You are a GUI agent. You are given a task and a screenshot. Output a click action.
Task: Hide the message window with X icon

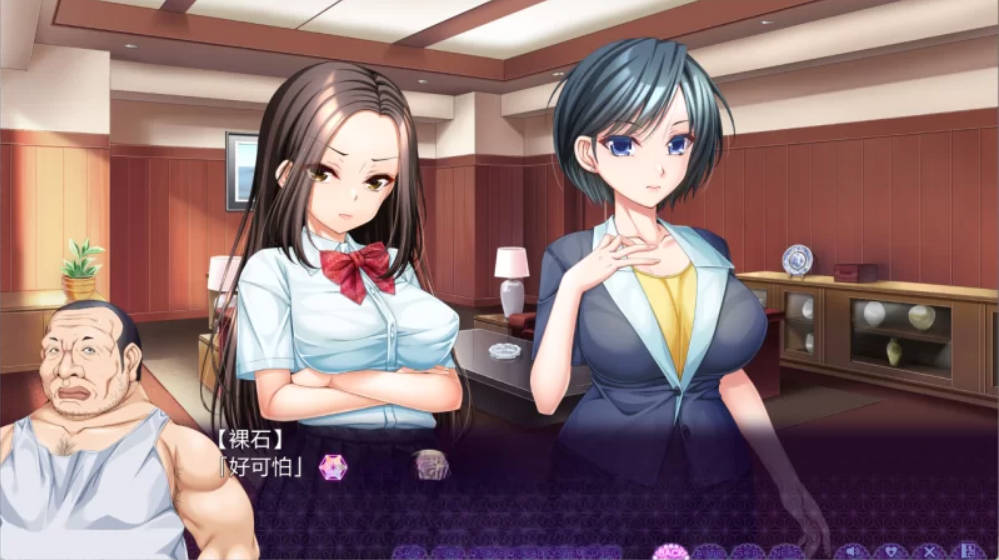click(x=929, y=551)
